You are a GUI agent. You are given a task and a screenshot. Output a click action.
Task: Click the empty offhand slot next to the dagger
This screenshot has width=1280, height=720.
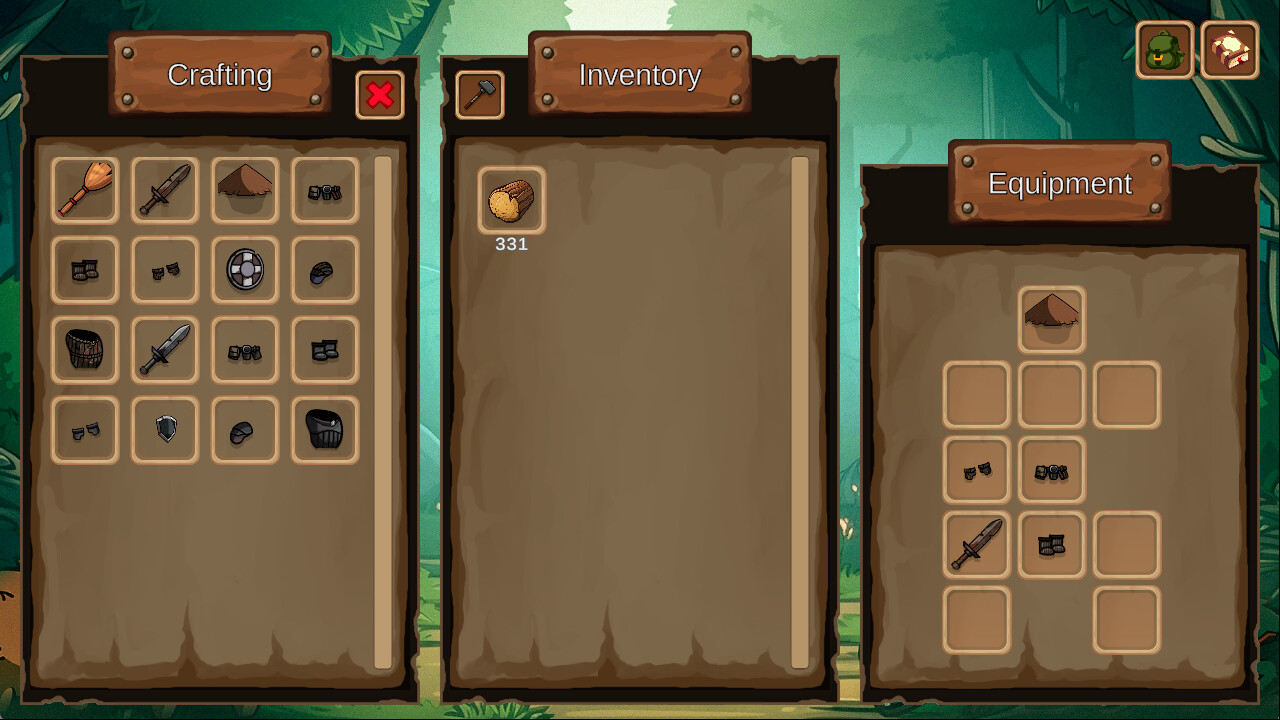(x=1126, y=545)
